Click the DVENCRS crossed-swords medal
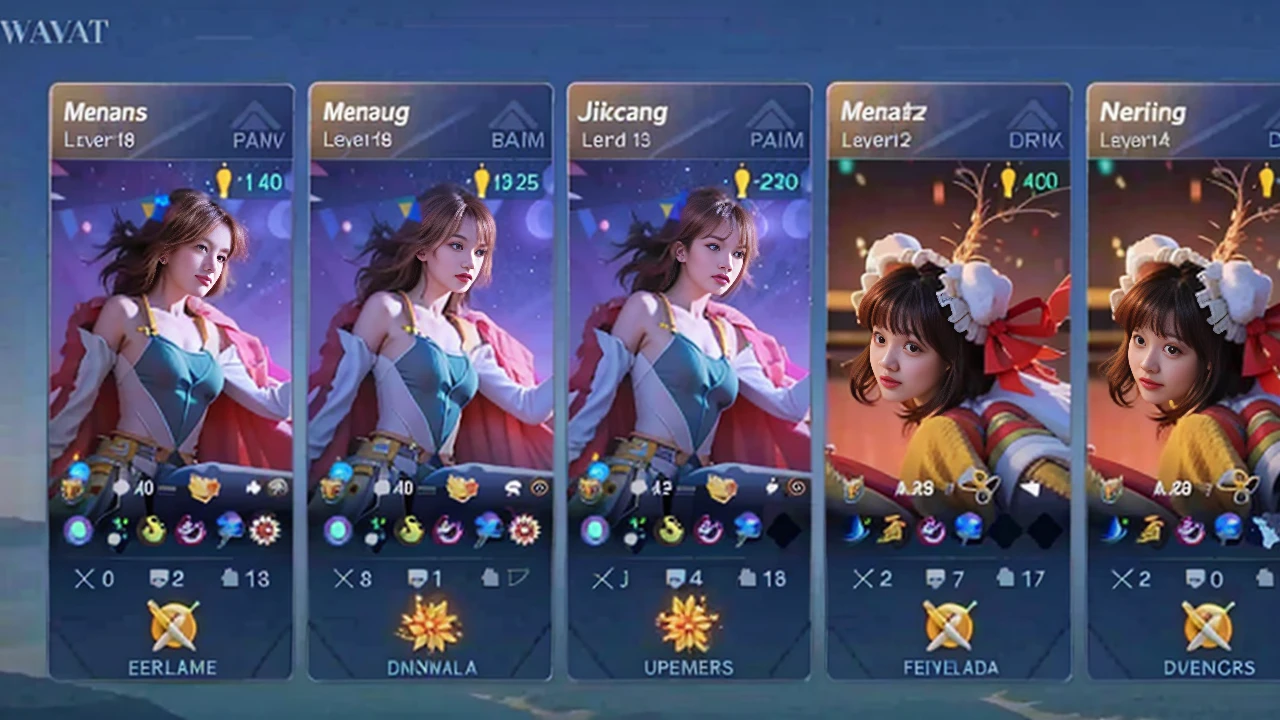 [1208, 626]
